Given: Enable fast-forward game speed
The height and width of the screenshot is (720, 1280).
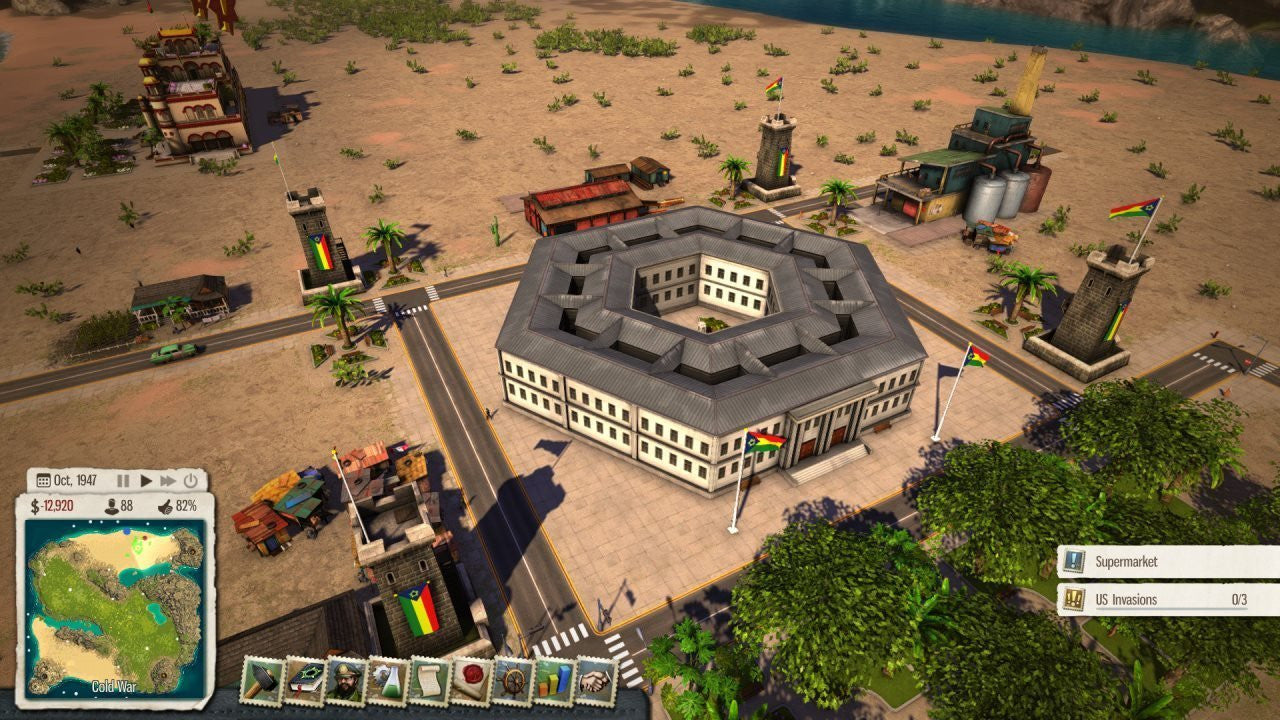Looking at the screenshot, I should (170, 480).
